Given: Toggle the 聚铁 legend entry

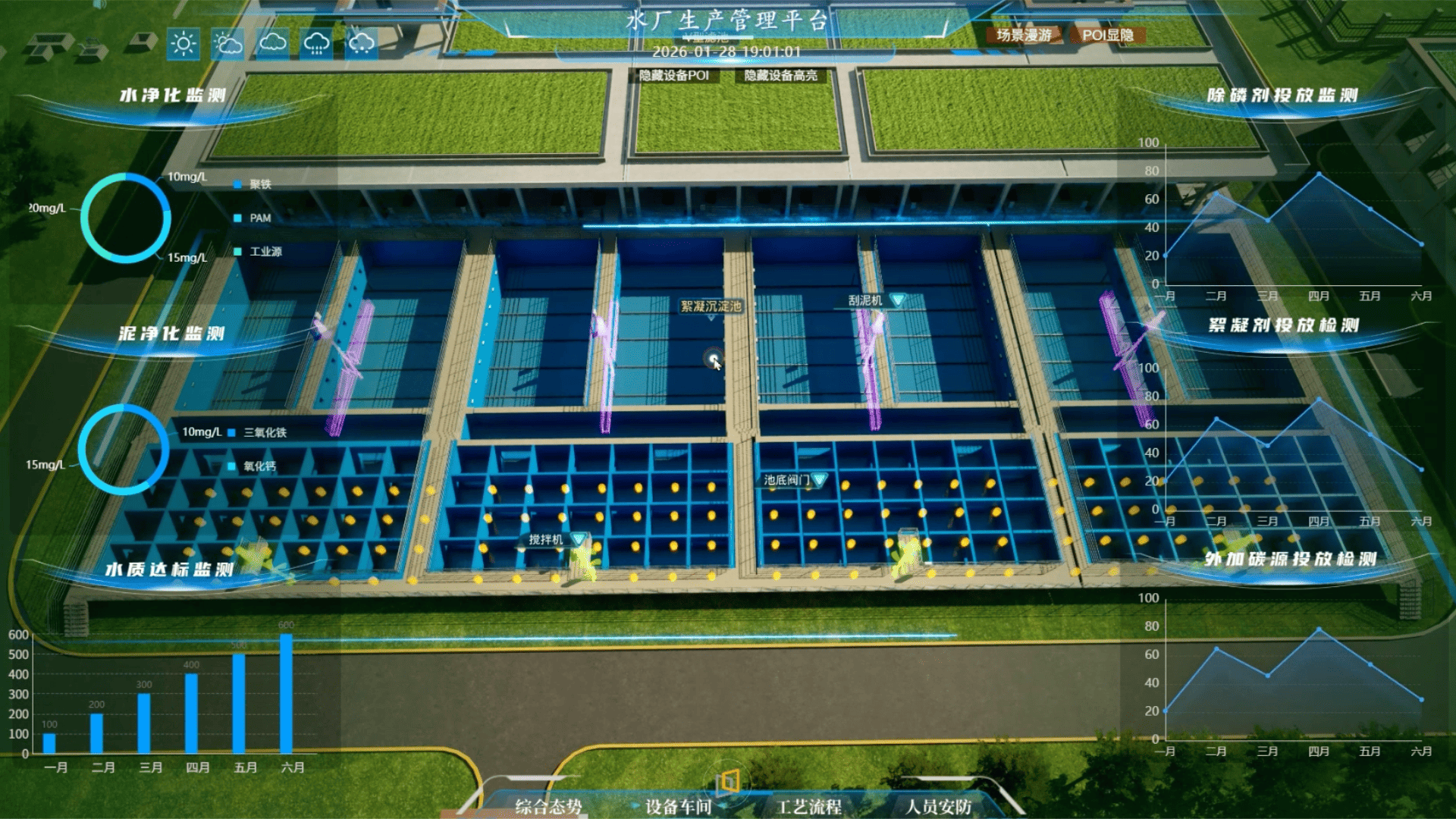Looking at the screenshot, I should tap(254, 184).
